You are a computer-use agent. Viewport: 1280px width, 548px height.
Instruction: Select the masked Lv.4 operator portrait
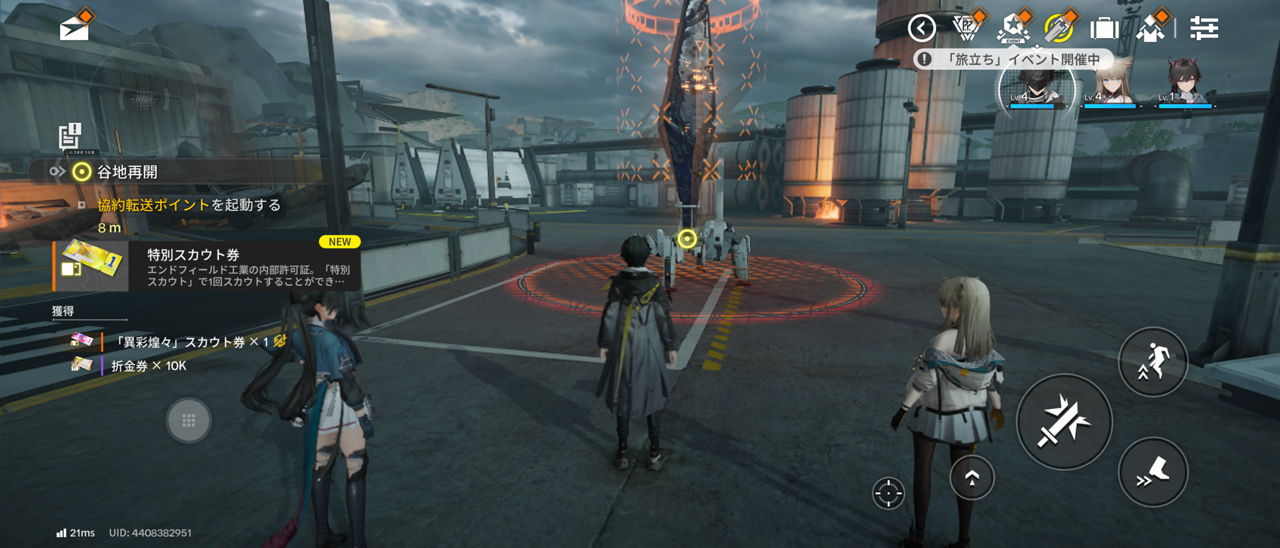[x=1035, y=84]
